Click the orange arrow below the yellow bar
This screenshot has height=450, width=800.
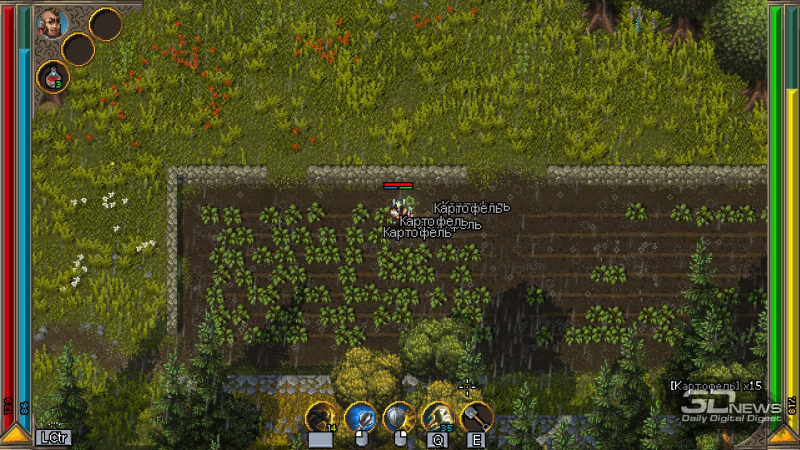tap(785, 435)
